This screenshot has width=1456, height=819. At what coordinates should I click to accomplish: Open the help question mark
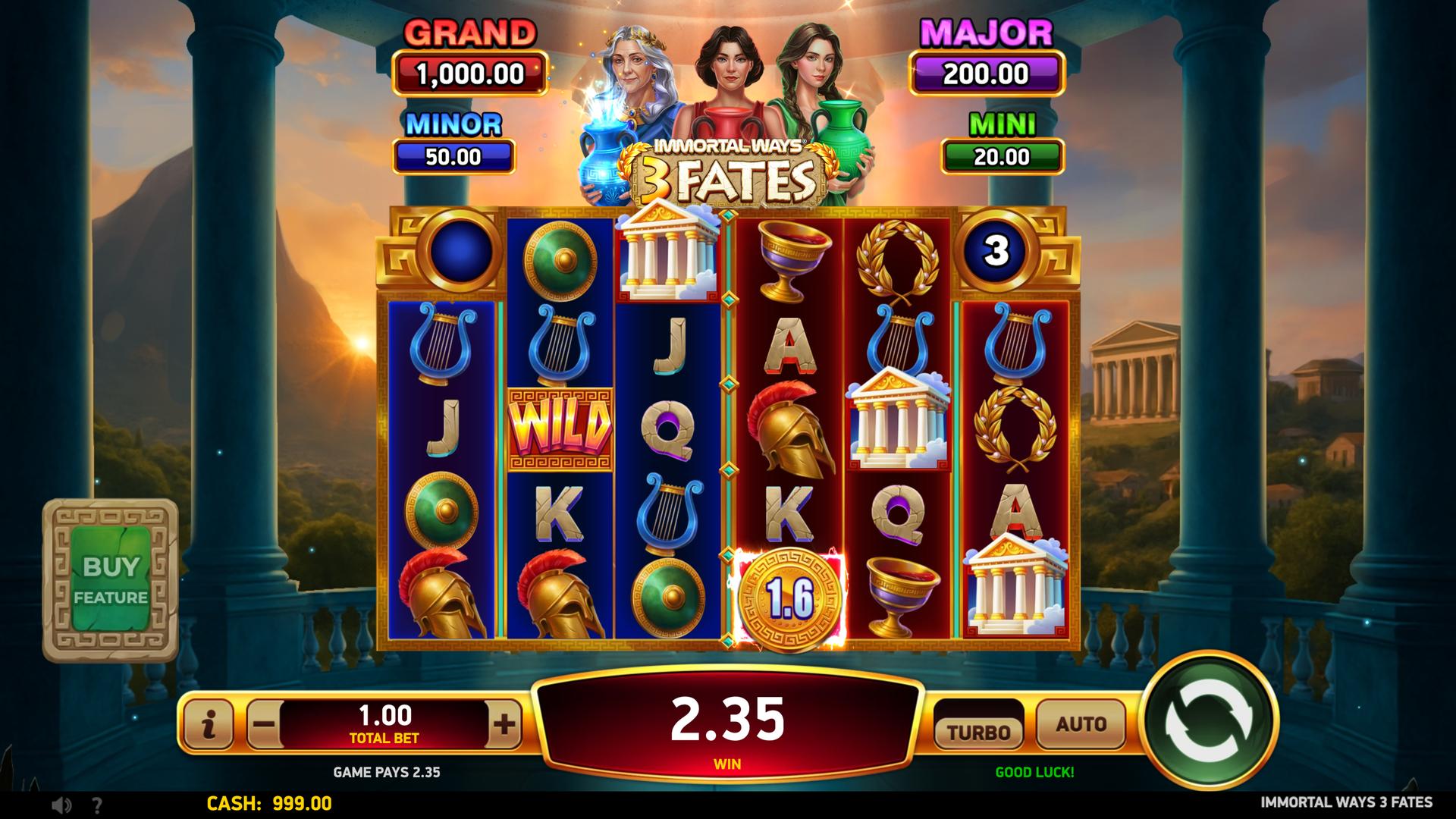[97, 805]
